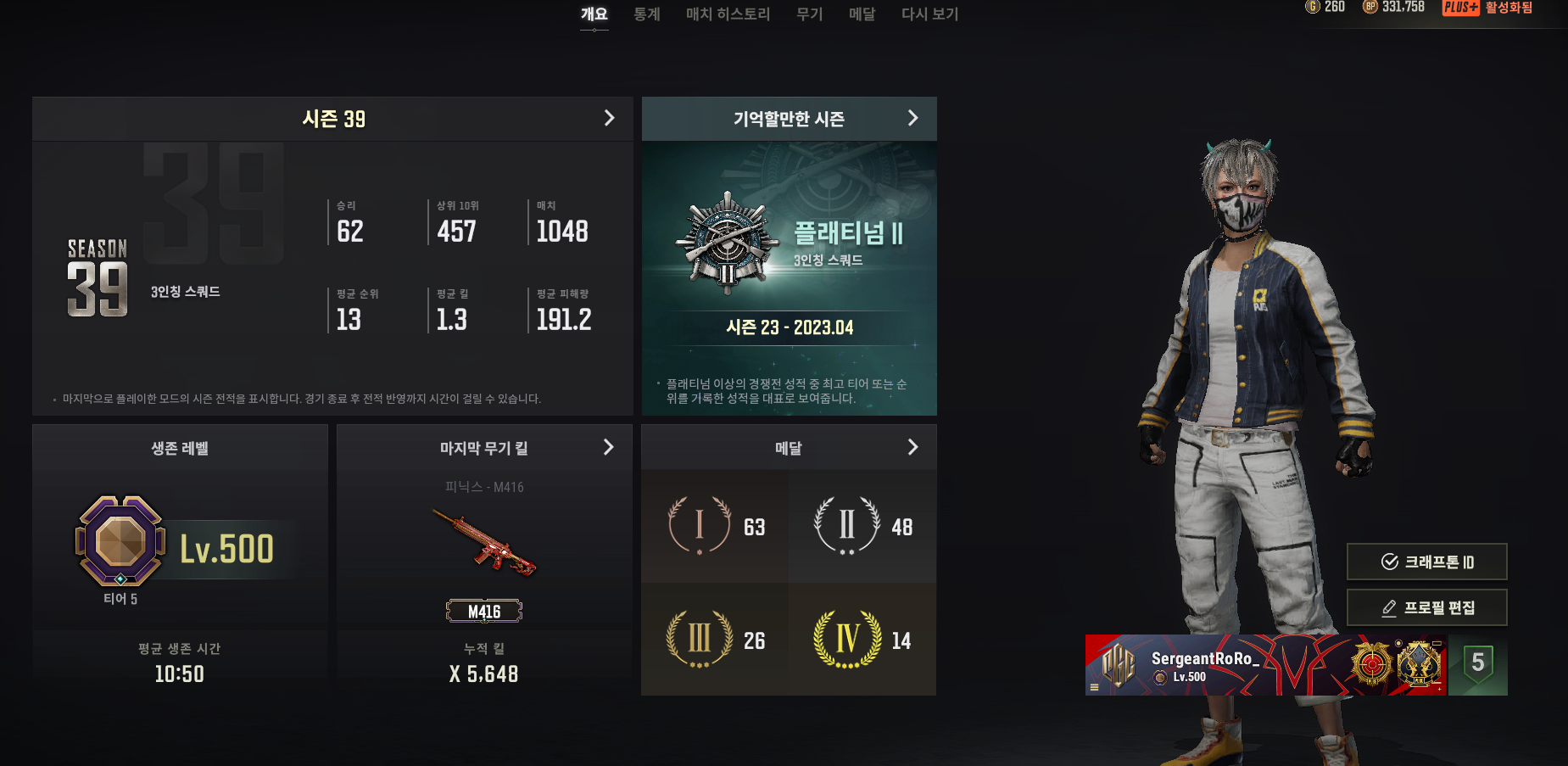Expand the 메달 panel header
Image resolution: width=1568 pixels, height=766 pixels.
tap(789, 448)
